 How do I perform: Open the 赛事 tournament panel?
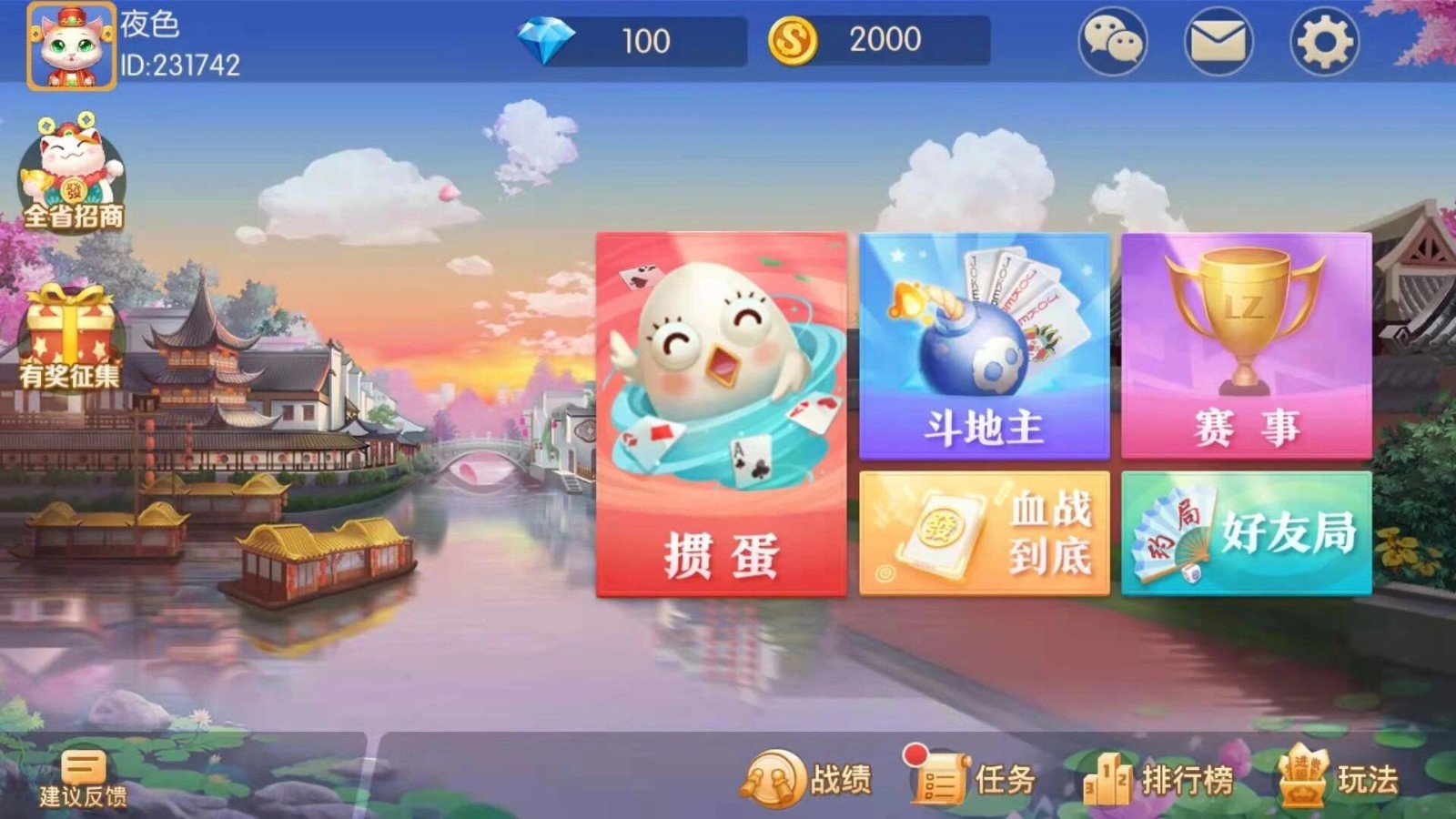(x=1247, y=346)
